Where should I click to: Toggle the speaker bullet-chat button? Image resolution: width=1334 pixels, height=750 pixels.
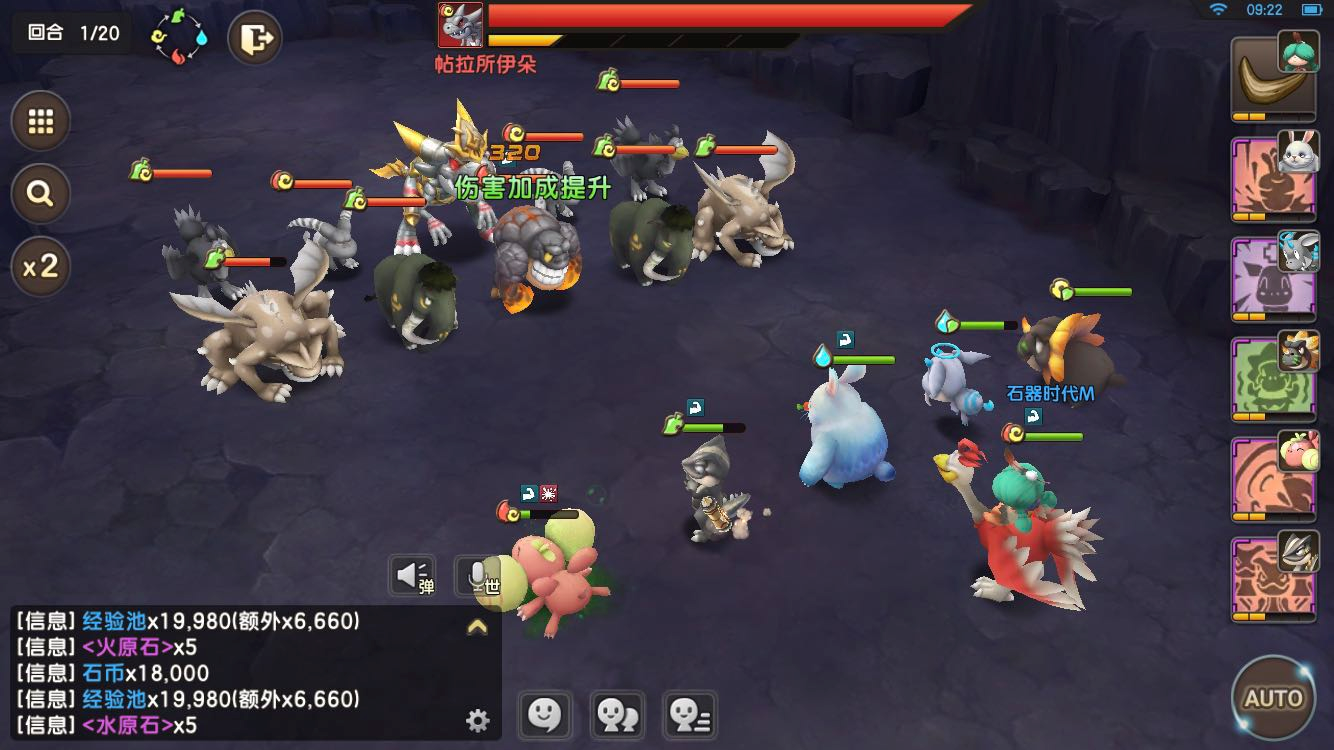click(412, 576)
